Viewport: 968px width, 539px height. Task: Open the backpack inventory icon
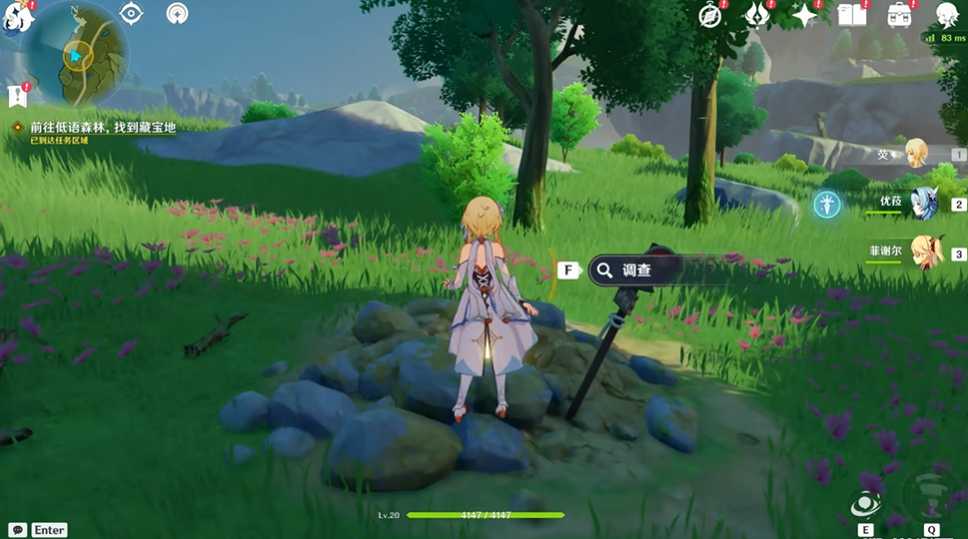pyautogui.click(x=899, y=14)
